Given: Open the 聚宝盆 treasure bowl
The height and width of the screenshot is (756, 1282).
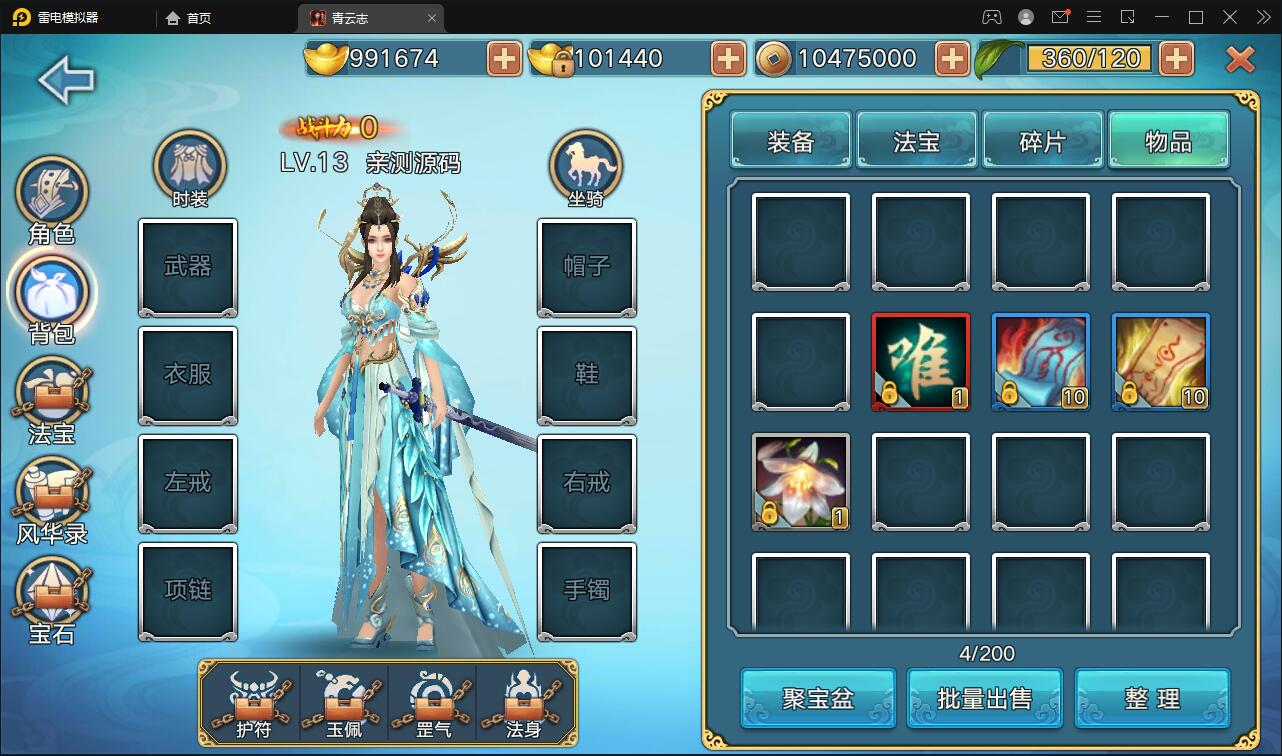Looking at the screenshot, I should coord(816,697).
